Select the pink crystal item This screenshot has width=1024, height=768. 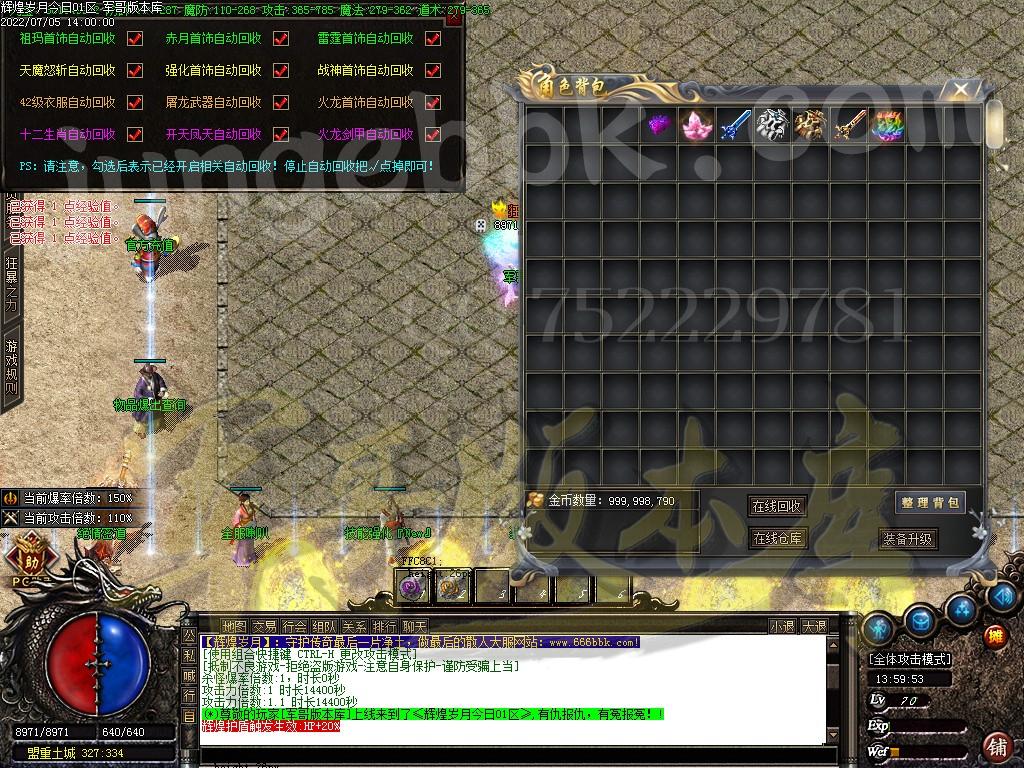tap(696, 125)
